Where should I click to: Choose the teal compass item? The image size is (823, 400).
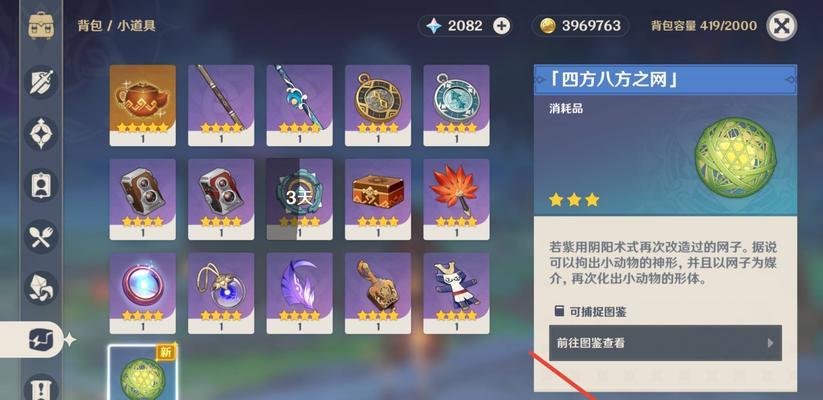tap(456, 100)
